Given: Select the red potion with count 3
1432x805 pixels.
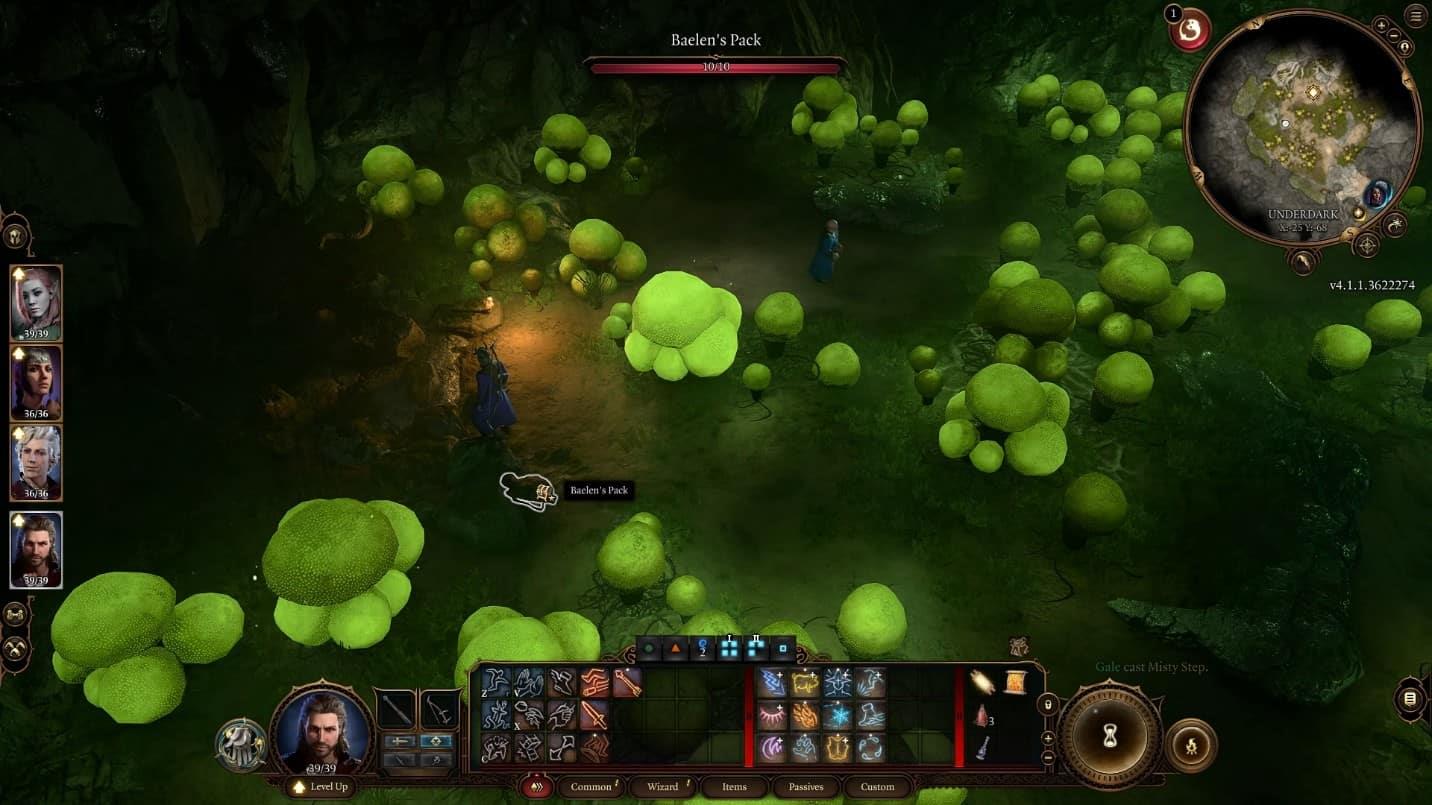Looking at the screenshot, I should tap(983, 715).
